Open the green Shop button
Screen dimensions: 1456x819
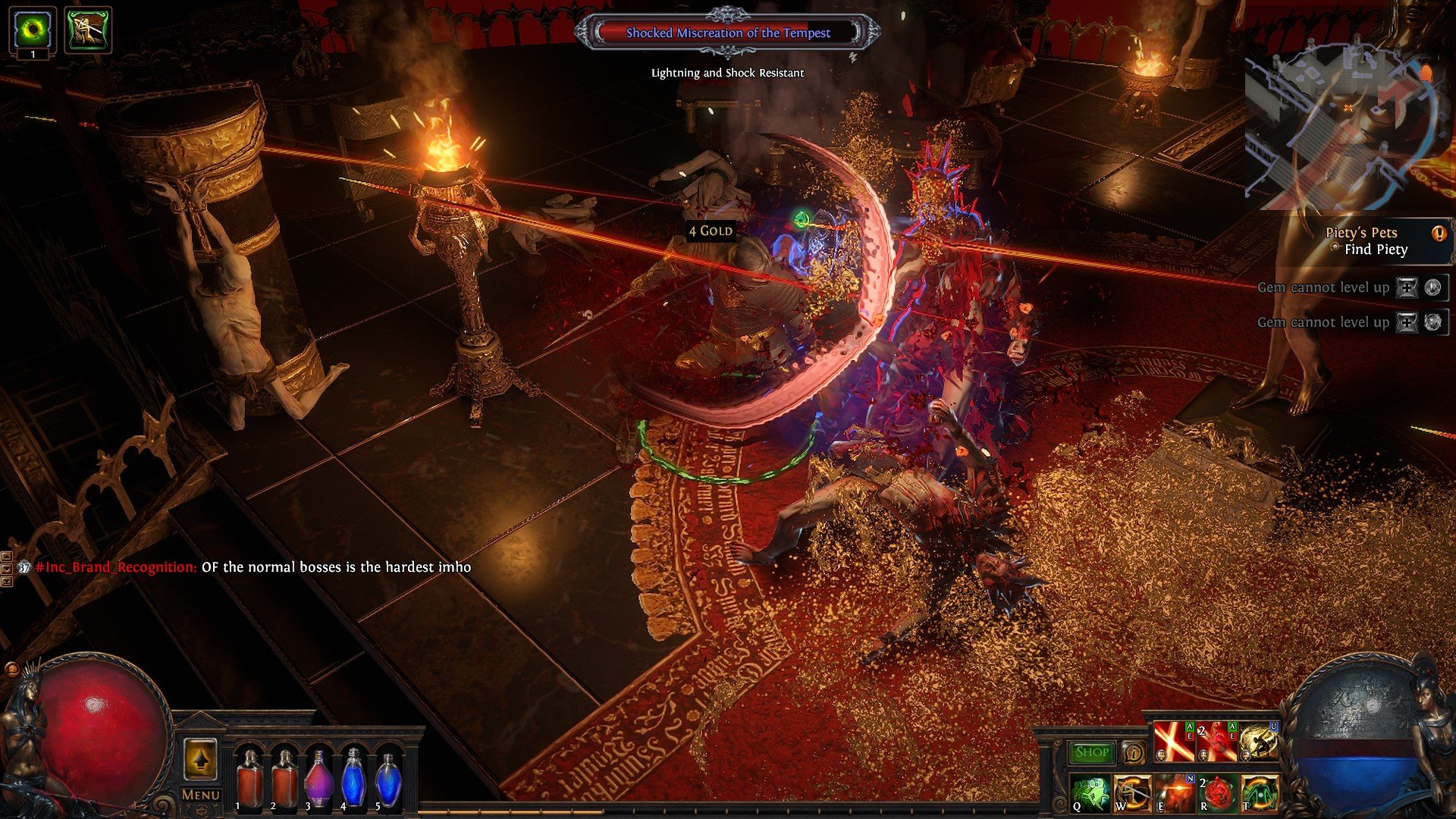coord(1091,752)
